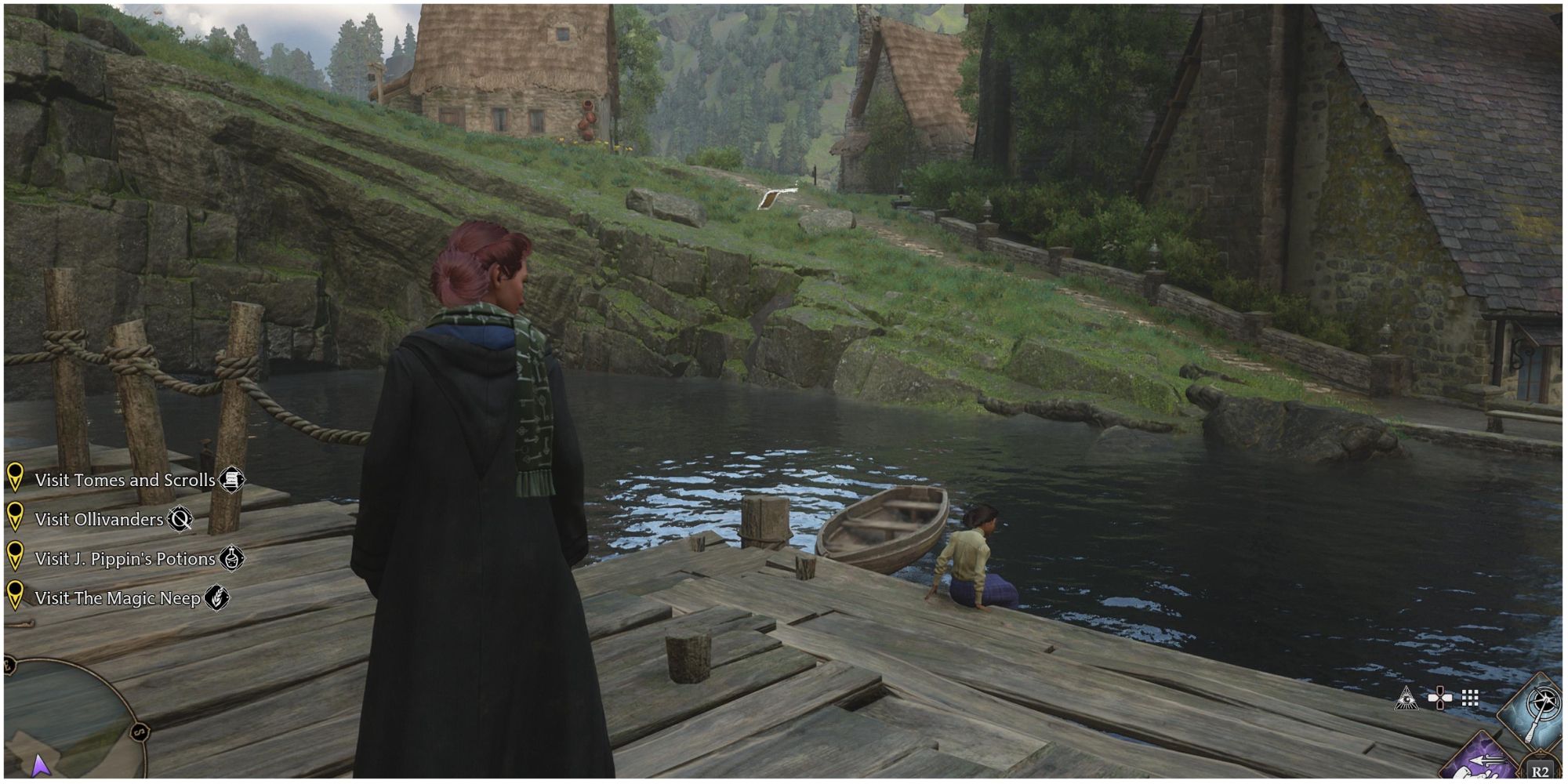Activate the eye-in-triangle Revelio icon
The height and width of the screenshot is (784, 1568).
point(1406,698)
